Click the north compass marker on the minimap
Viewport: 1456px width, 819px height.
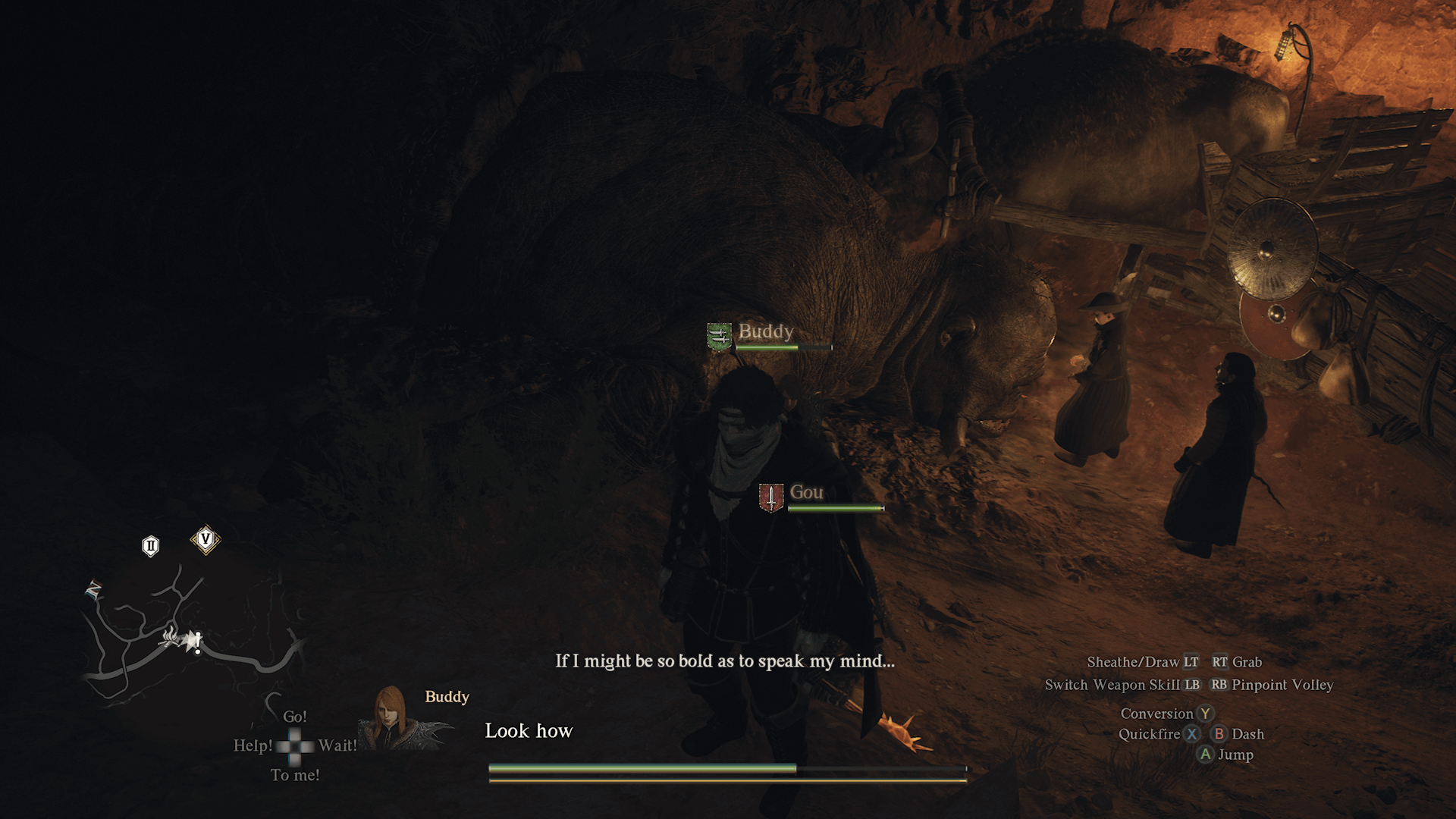94,588
